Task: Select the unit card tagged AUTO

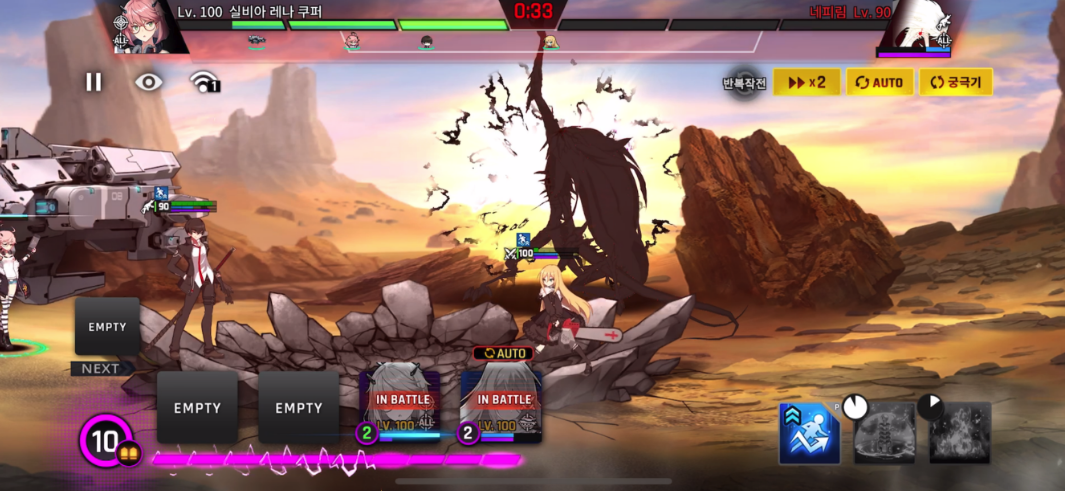Action: (x=501, y=400)
